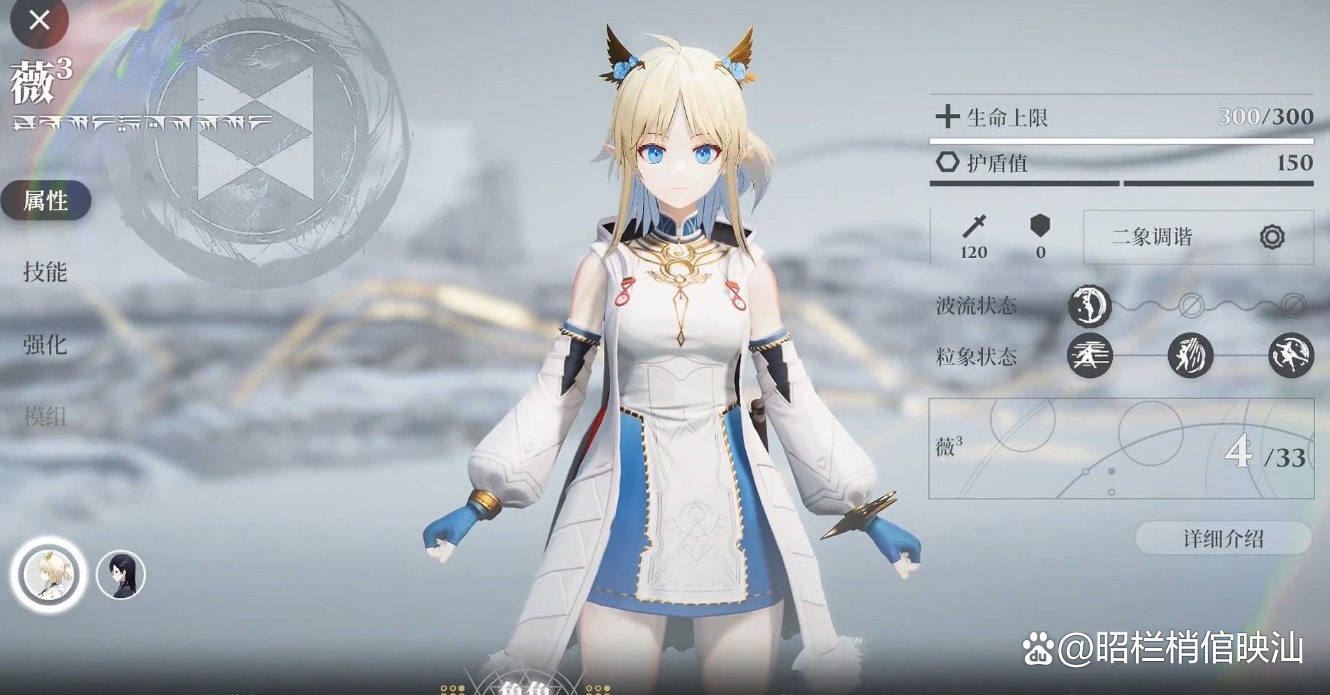This screenshot has height=695, width=1330.
Task: Select the blonde character portrait
Action: pos(48,575)
